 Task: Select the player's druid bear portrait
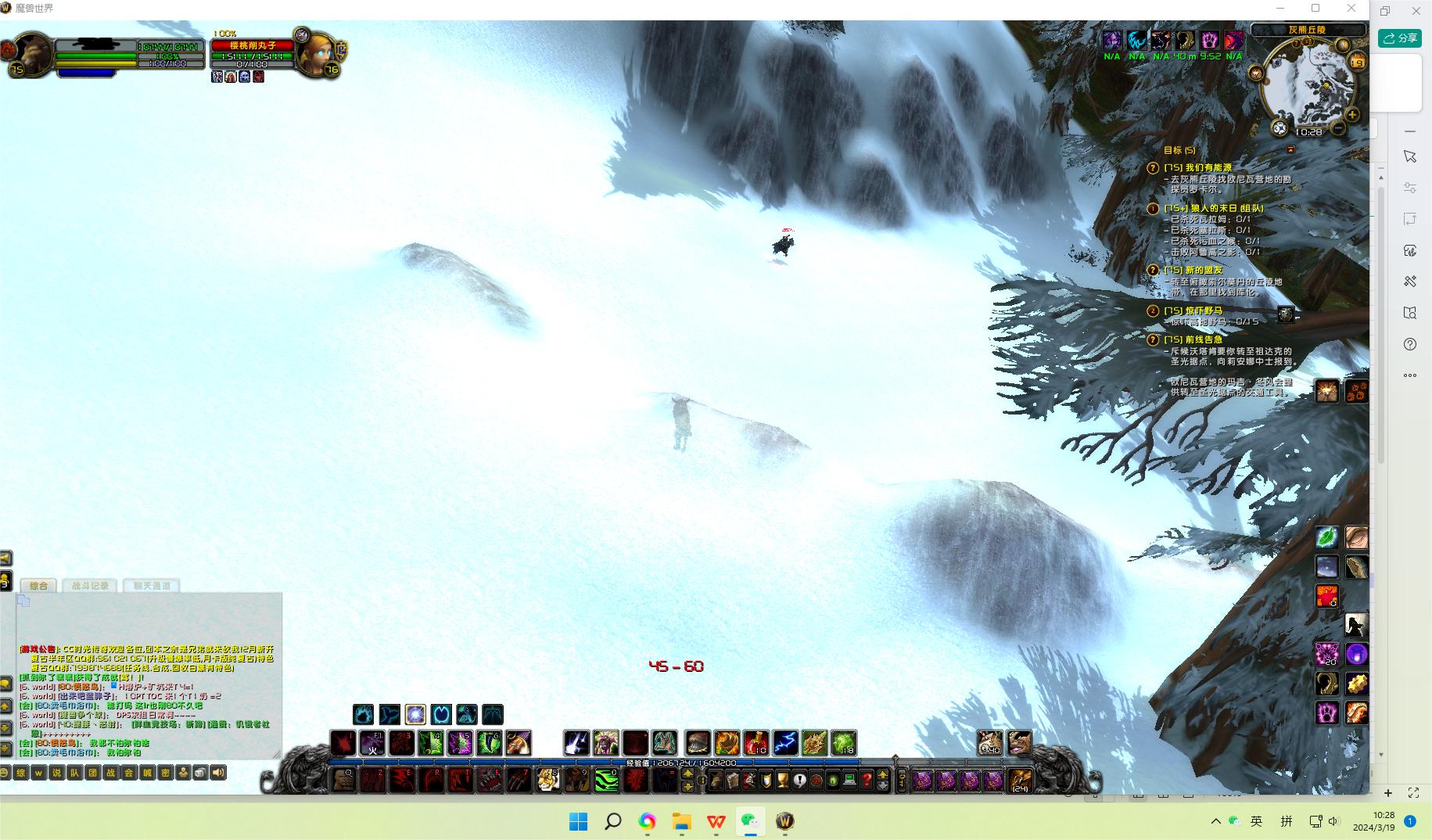pyautogui.click(x=33, y=52)
